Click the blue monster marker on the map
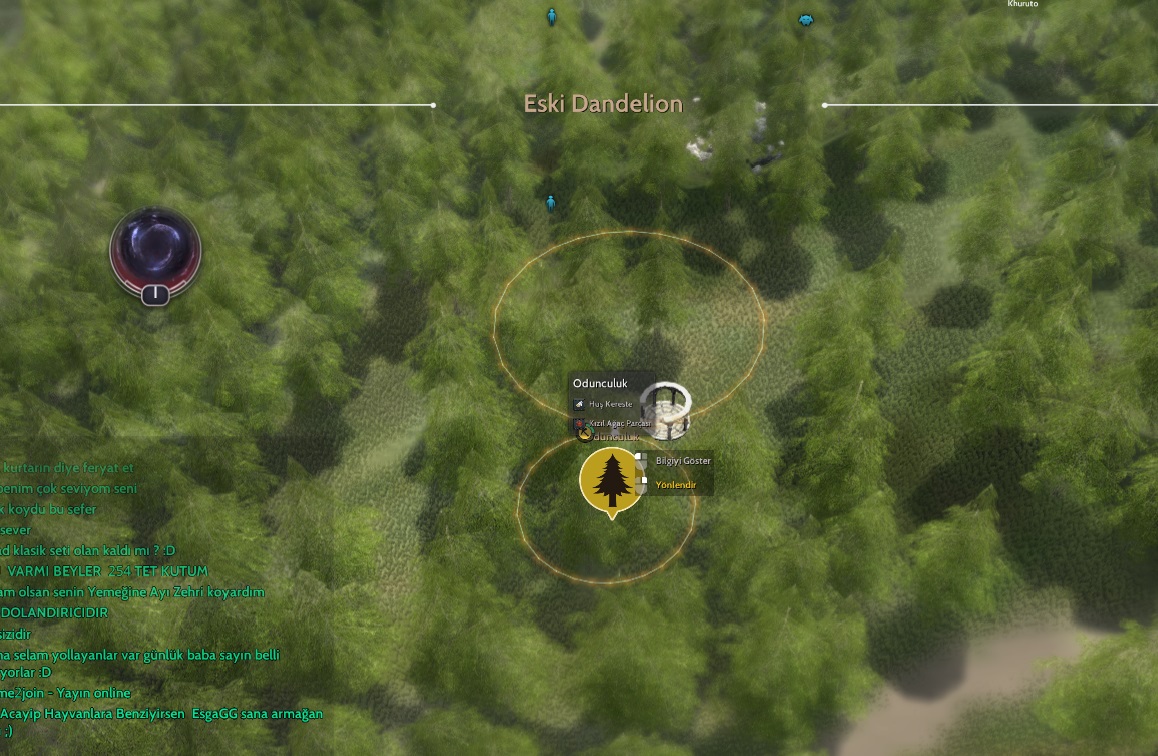1158x756 pixels. [805, 20]
